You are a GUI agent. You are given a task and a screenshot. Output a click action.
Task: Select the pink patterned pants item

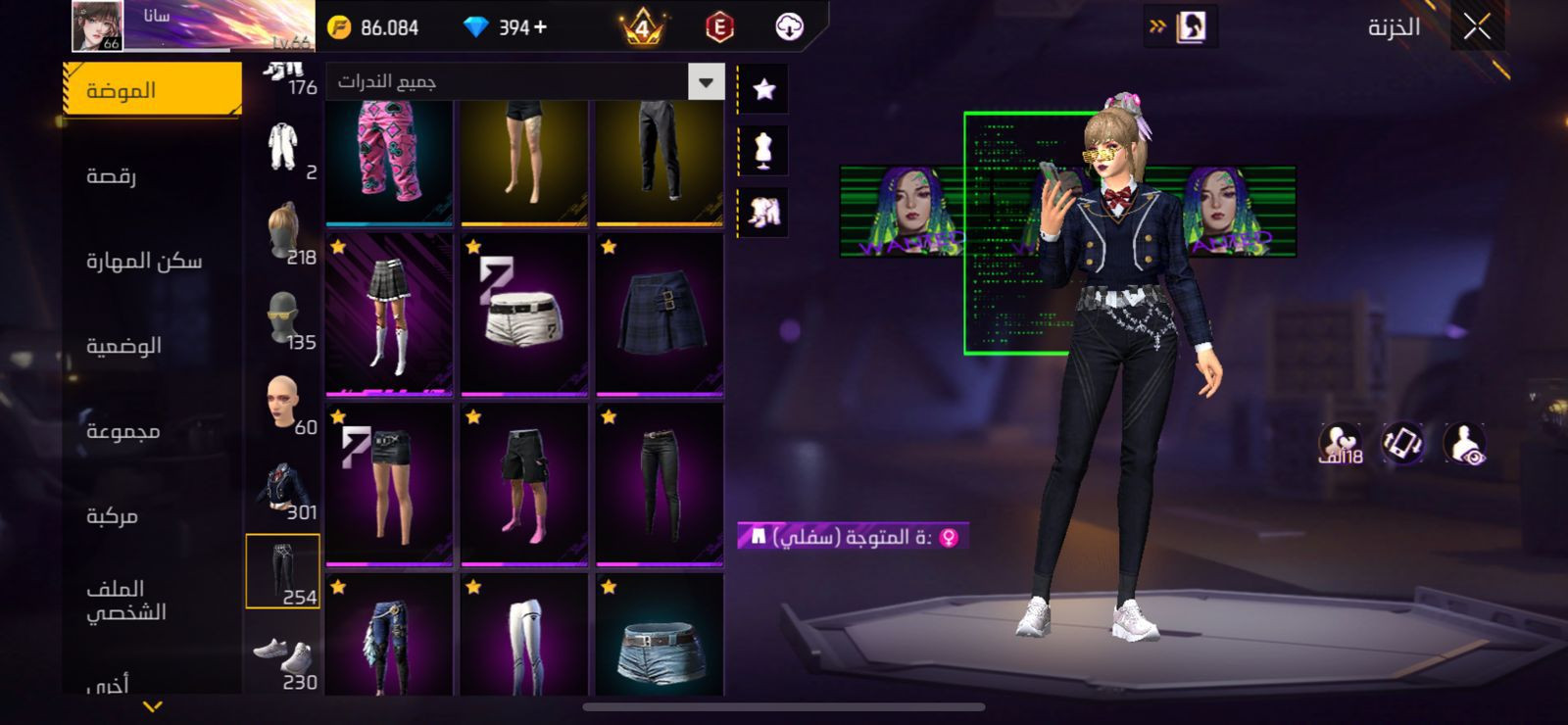tap(389, 162)
